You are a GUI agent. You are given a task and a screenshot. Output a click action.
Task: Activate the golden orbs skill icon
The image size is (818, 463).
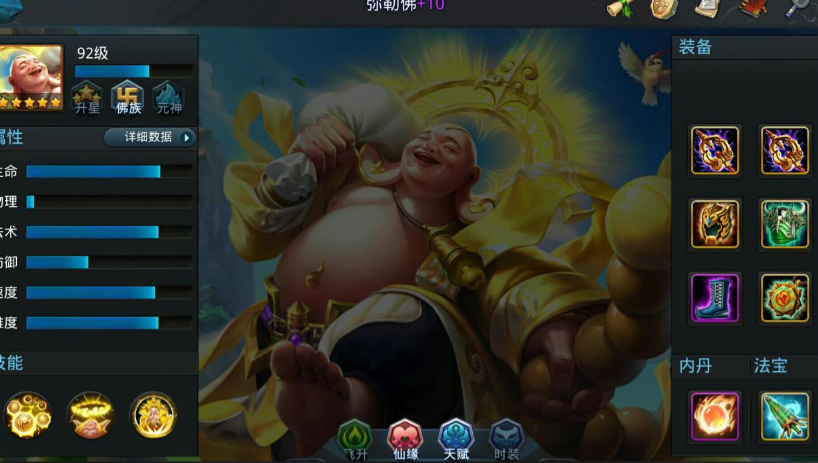(x=28, y=415)
